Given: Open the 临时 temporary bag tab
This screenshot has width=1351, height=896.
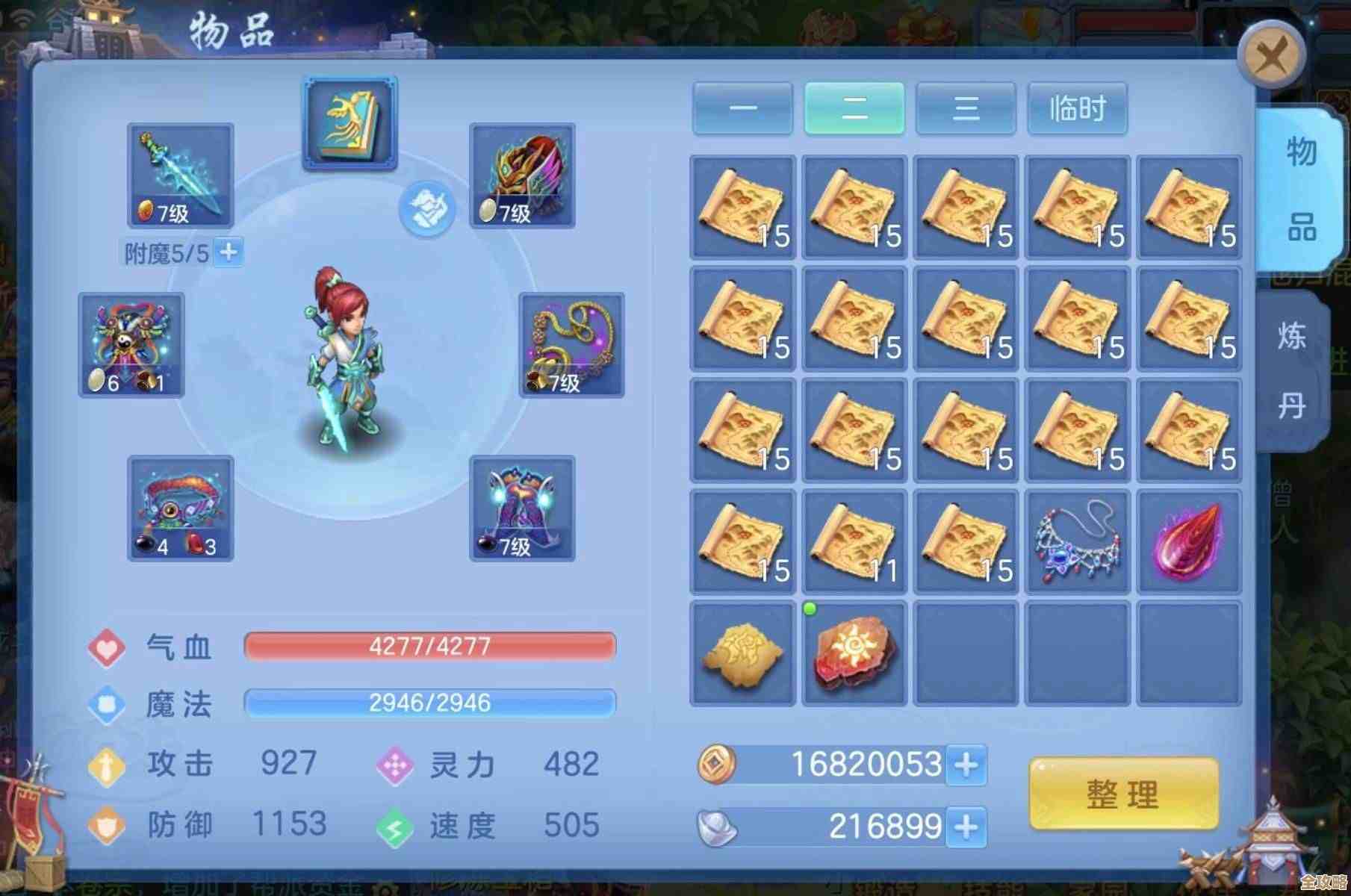Looking at the screenshot, I should point(1077,109).
